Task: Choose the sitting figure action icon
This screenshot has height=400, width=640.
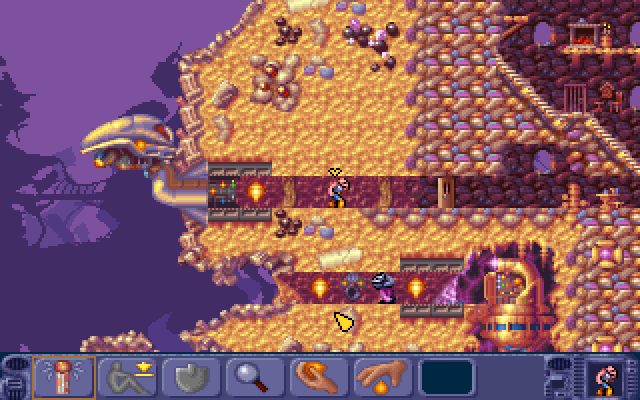Action: coord(127,377)
